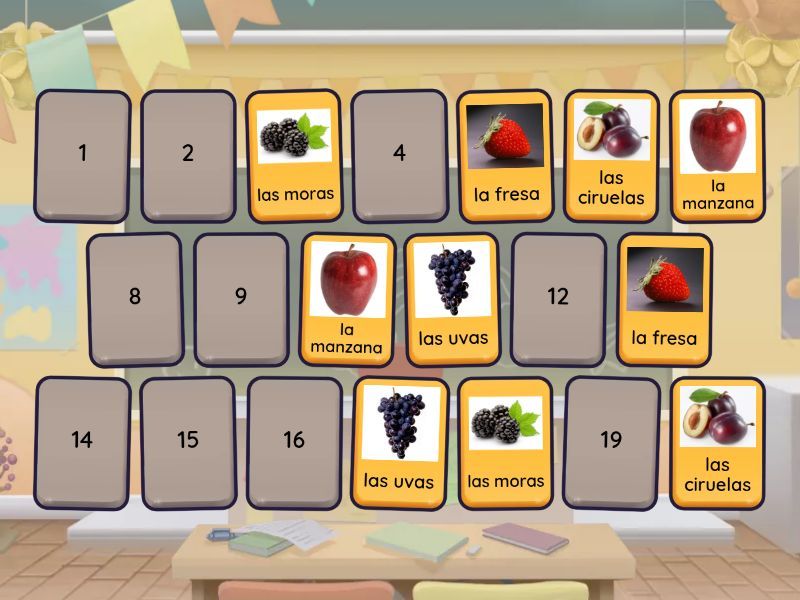Turn over card 16

point(294,441)
